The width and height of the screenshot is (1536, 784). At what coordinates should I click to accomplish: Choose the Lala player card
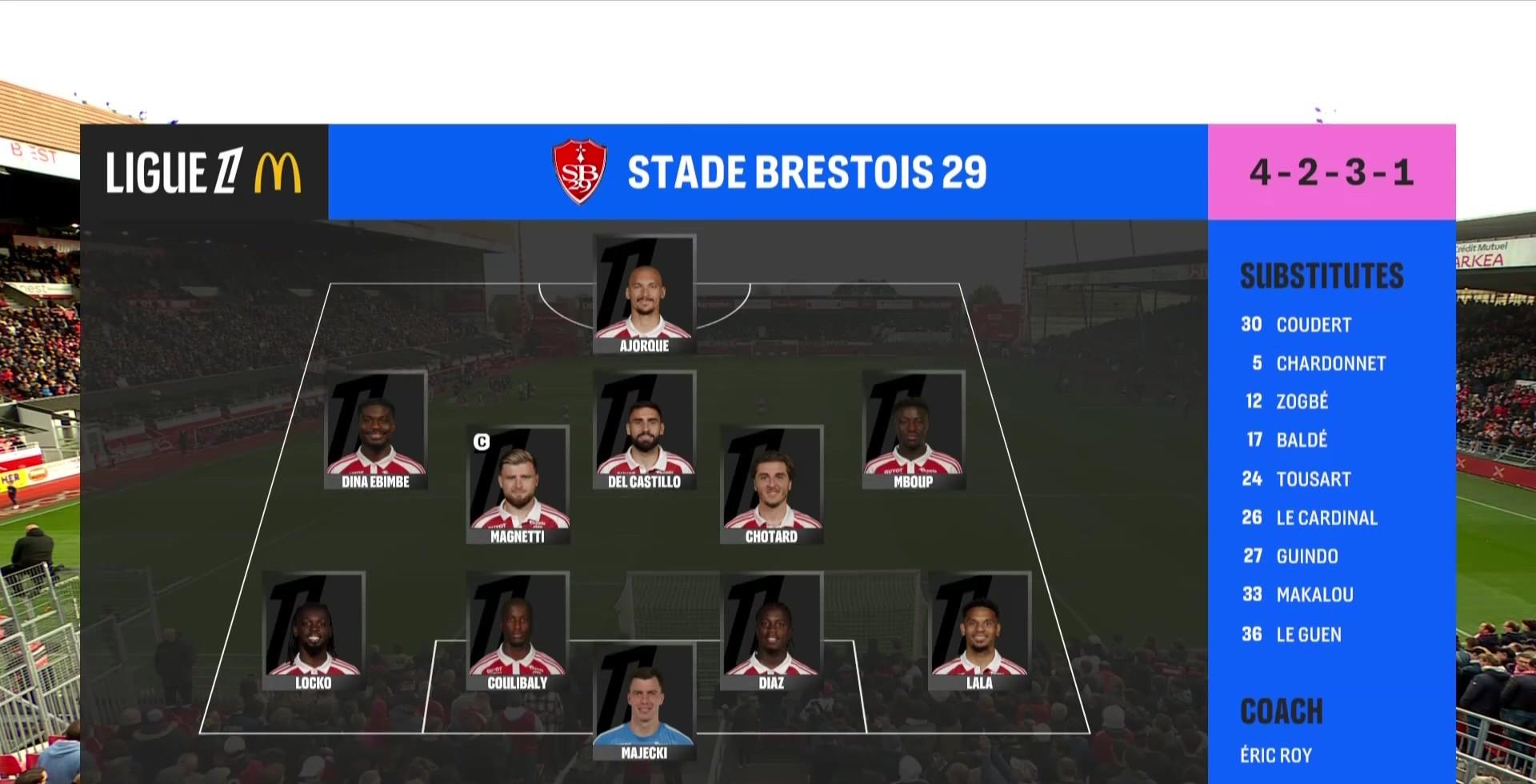coord(979,631)
